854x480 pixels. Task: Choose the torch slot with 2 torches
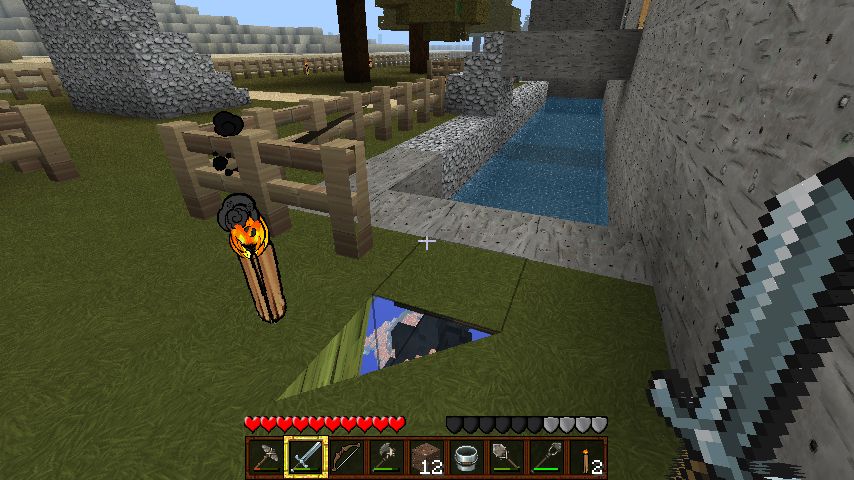[587, 457]
